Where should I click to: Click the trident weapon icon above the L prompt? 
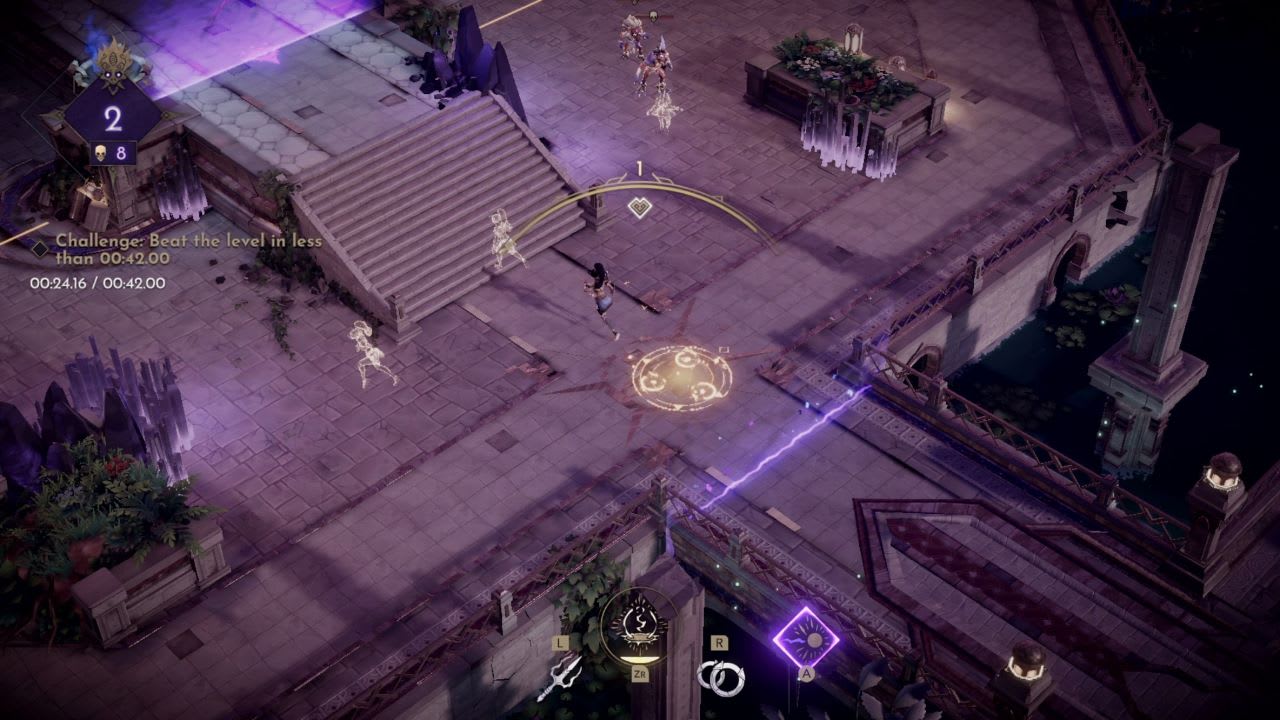(561, 677)
